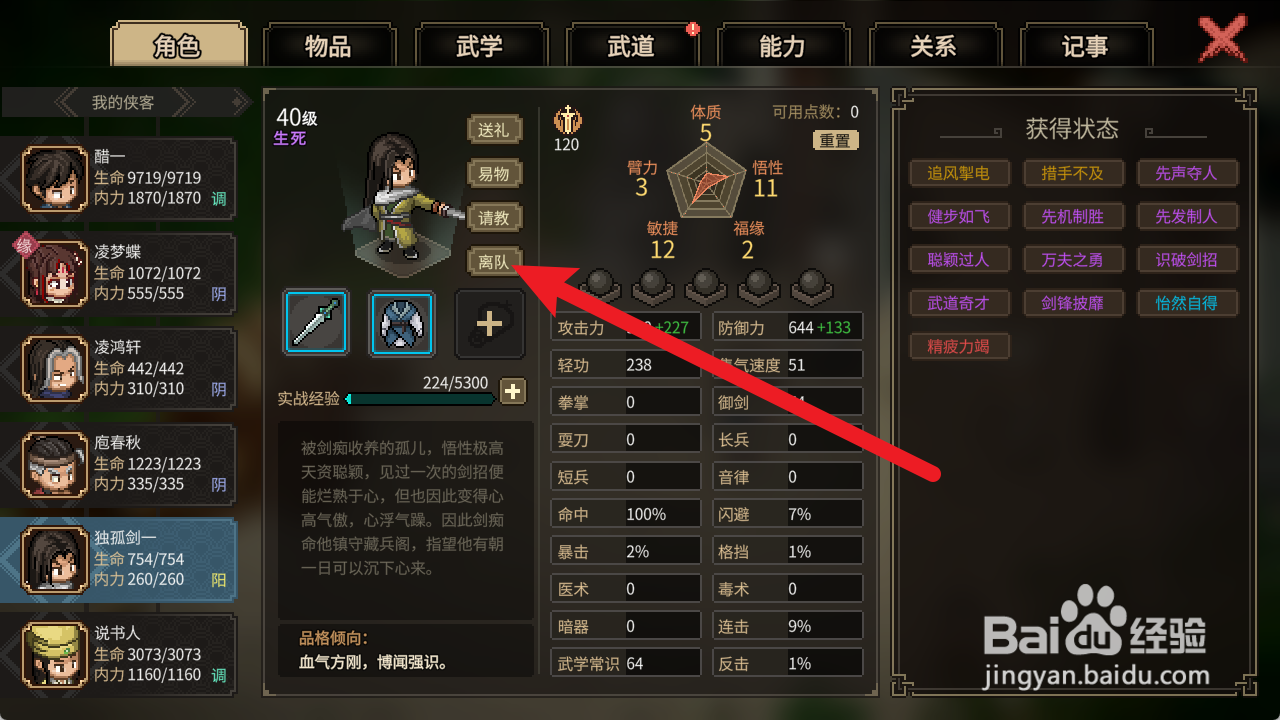Click 说书人's character portrait
This screenshot has width=1280, height=720.
pyautogui.click(x=55, y=653)
